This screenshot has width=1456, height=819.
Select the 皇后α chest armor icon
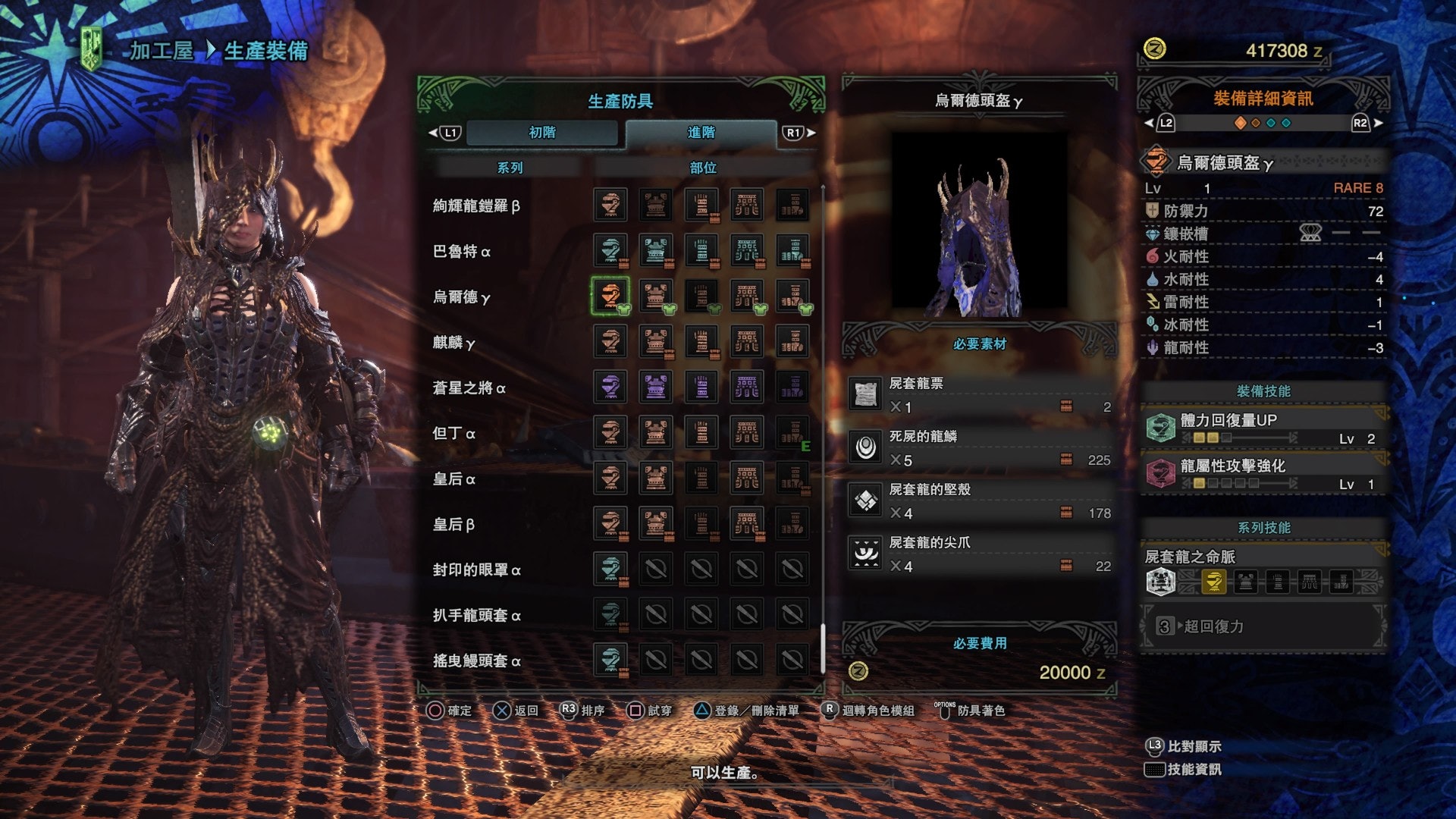click(656, 479)
